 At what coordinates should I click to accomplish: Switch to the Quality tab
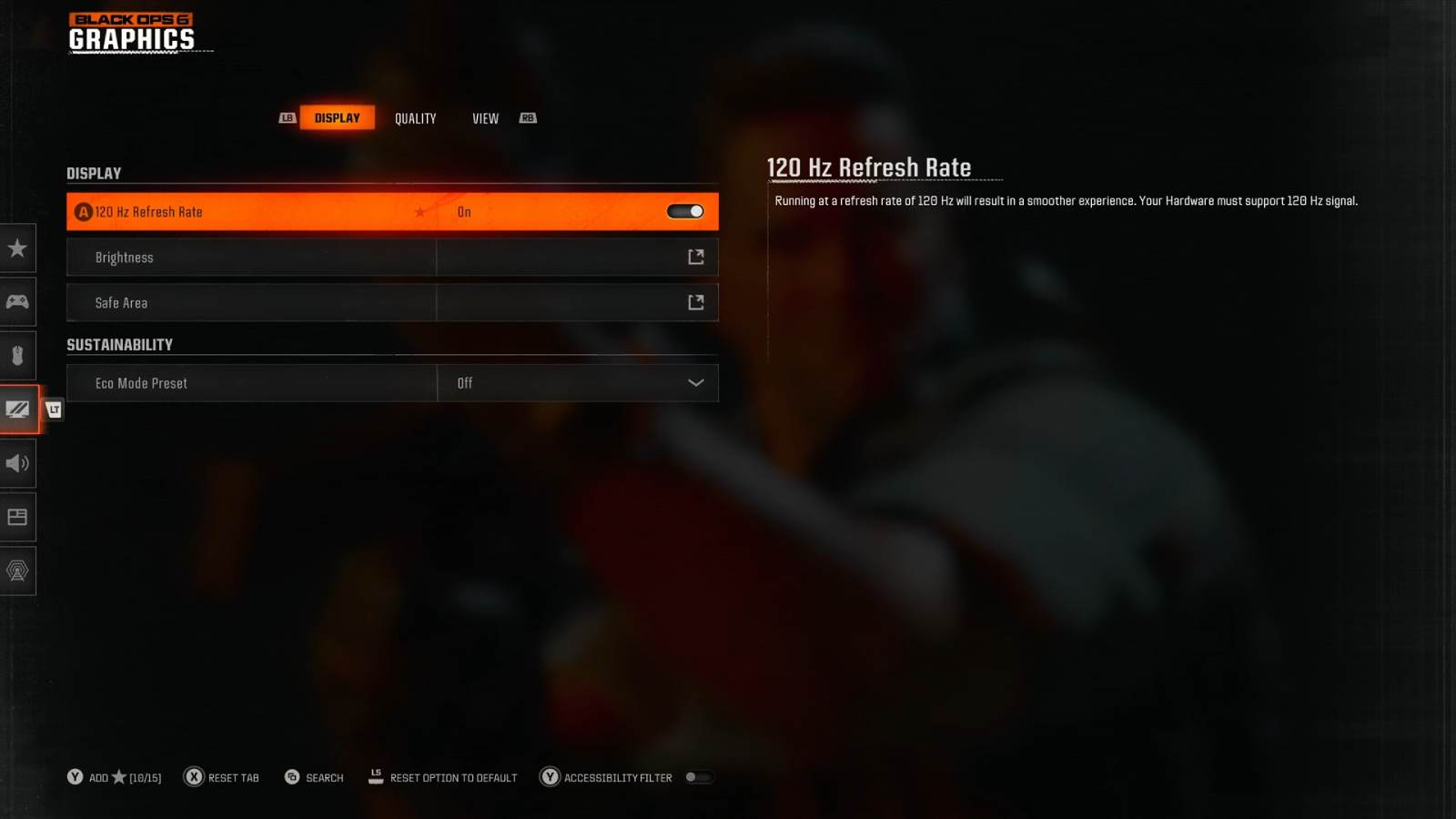pyautogui.click(x=415, y=117)
